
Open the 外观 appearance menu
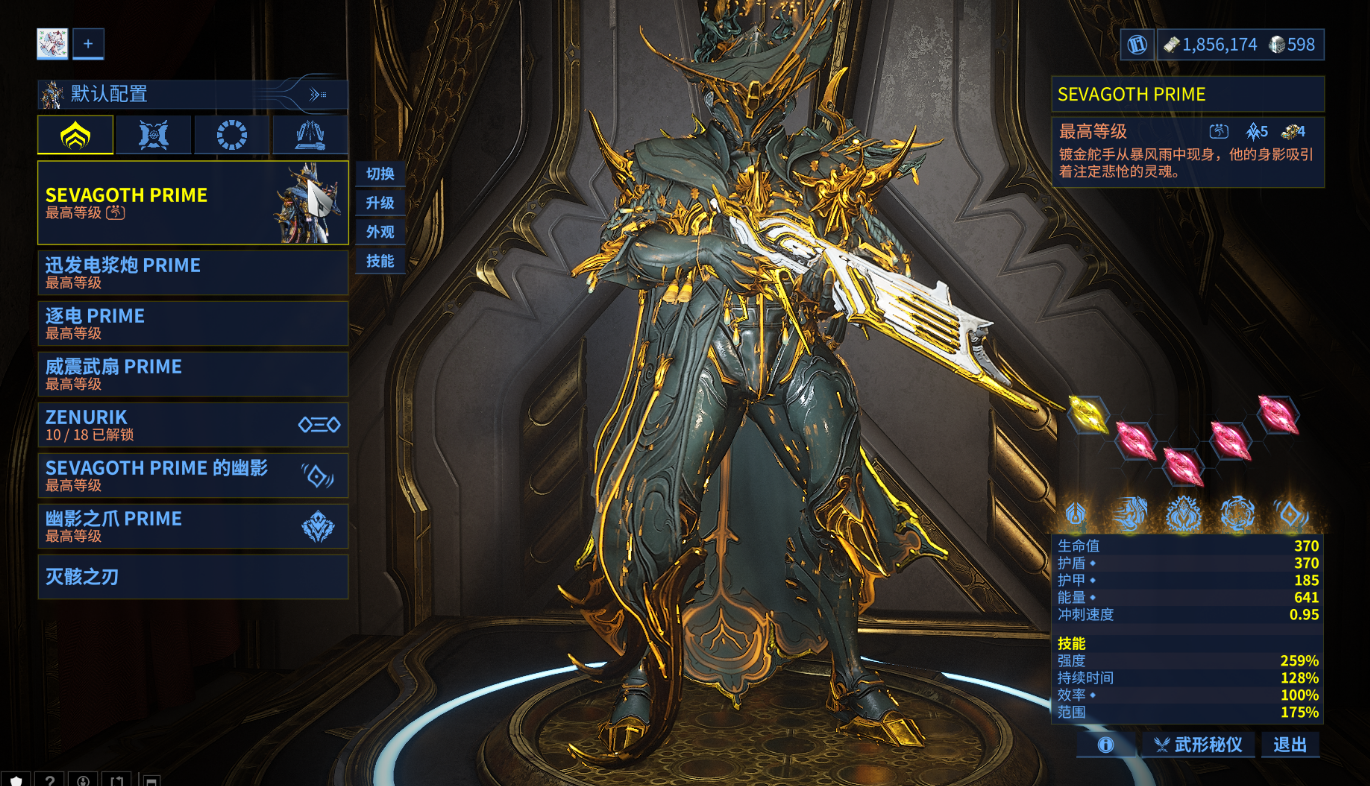[380, 232]
